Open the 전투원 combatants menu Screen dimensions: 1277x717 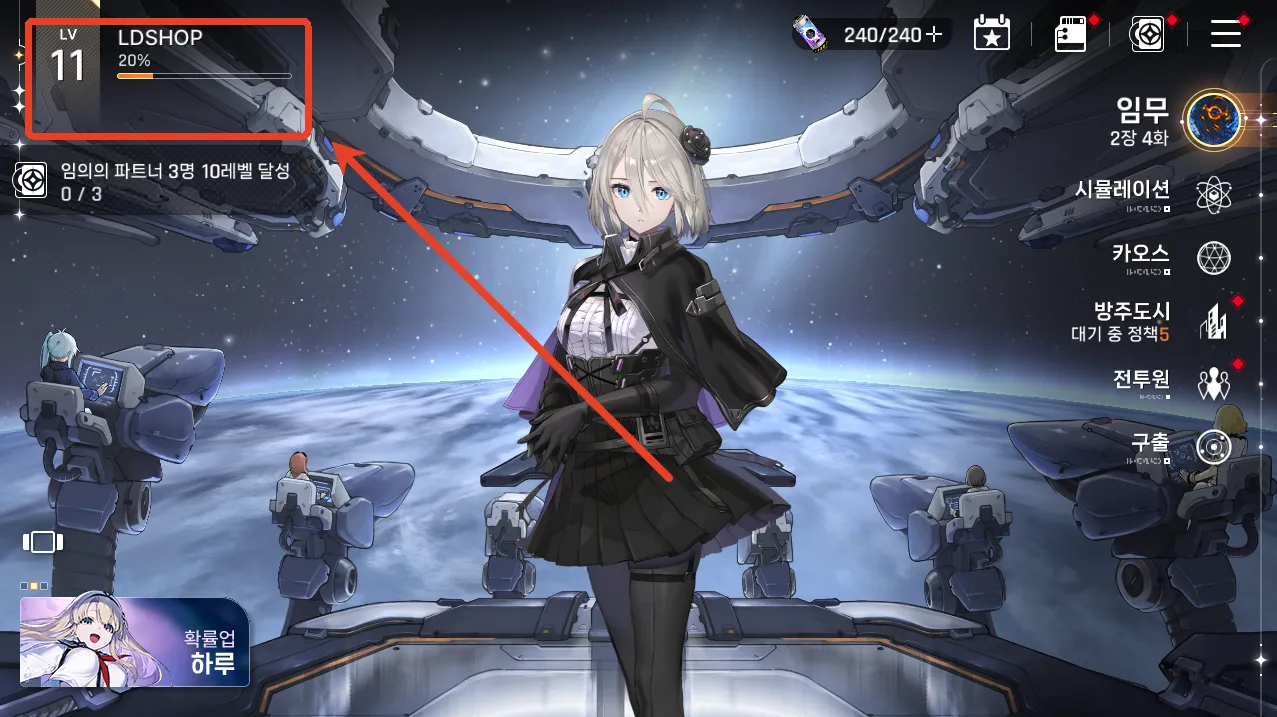(x=1213, y=383)
